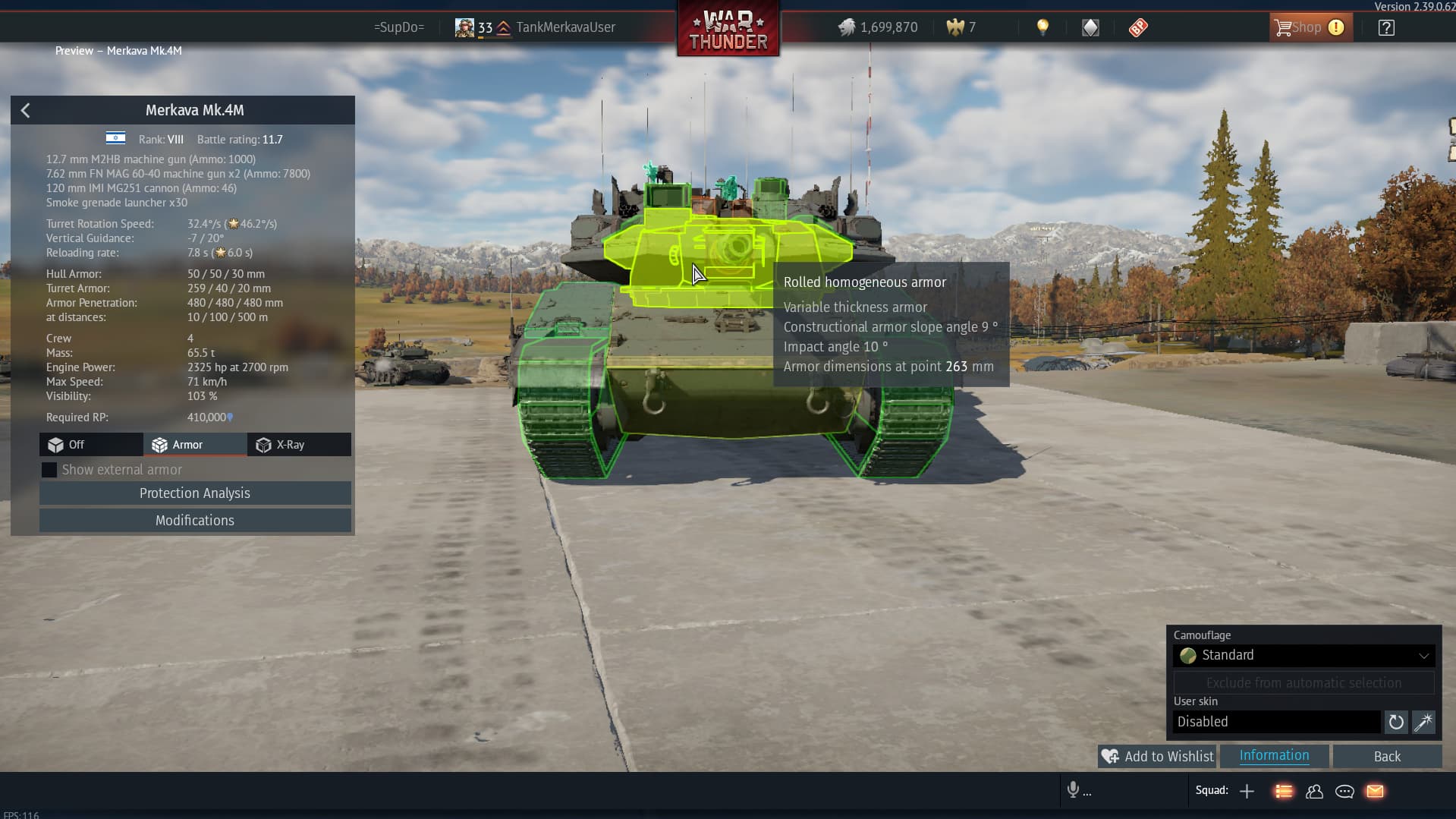The image size is (1456, 819).
Task: Switch armor view to Off
Action: click(x=90, y=445)
